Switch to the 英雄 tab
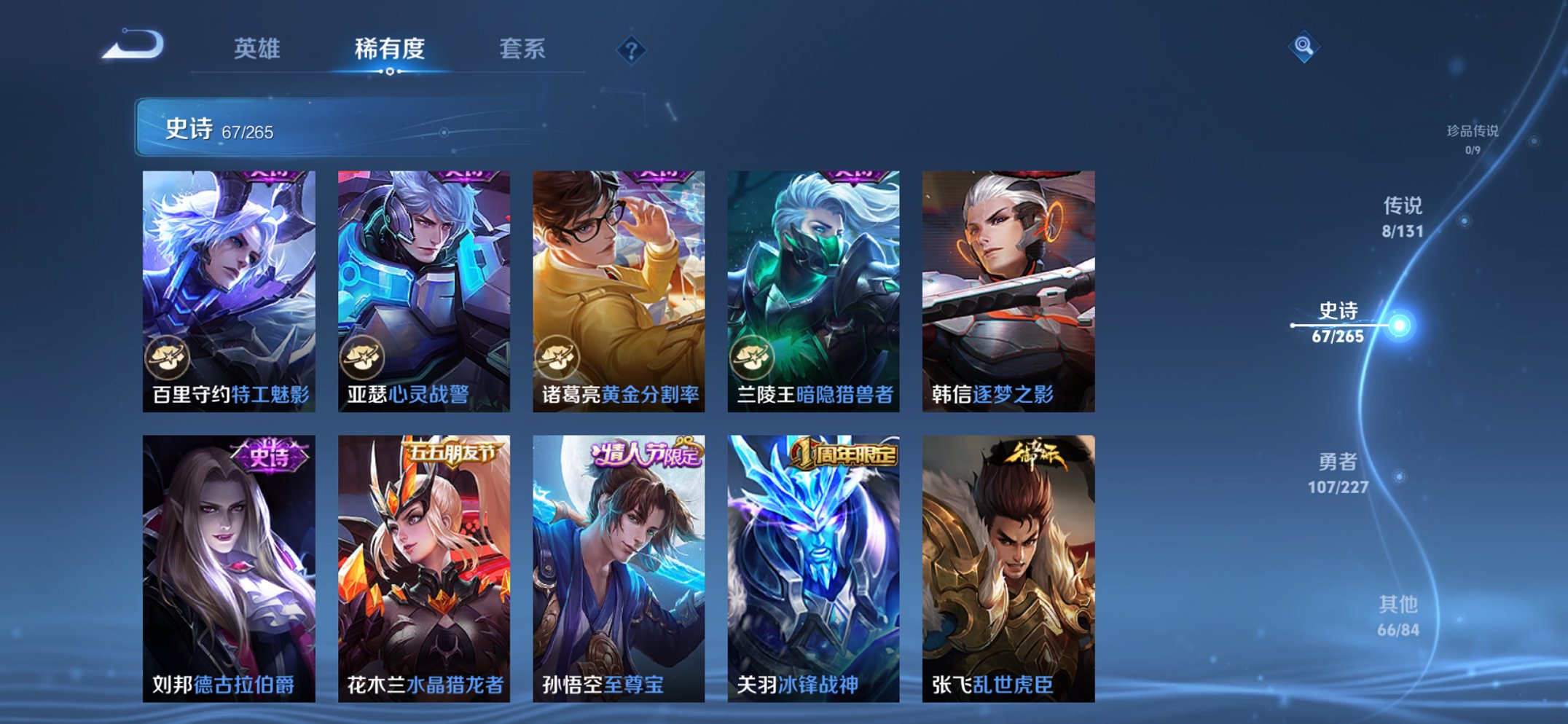Viewport: 1568px width, 724px height. [256, 50]
